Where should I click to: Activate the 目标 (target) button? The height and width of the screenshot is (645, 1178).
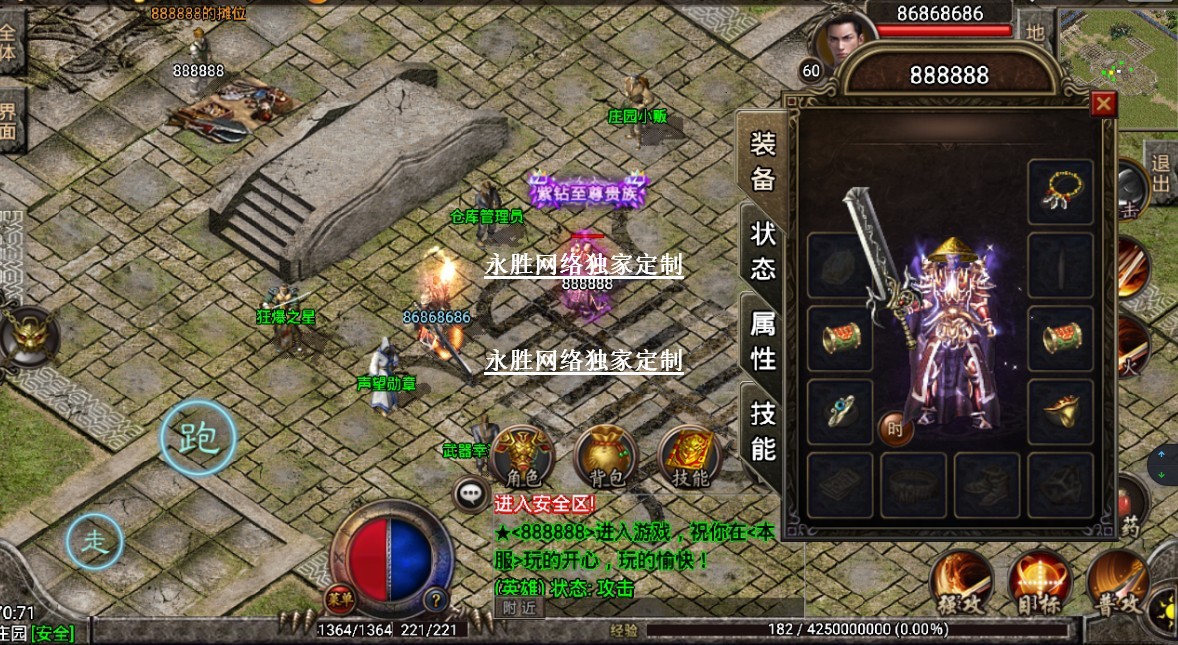tap(1040, 581)
